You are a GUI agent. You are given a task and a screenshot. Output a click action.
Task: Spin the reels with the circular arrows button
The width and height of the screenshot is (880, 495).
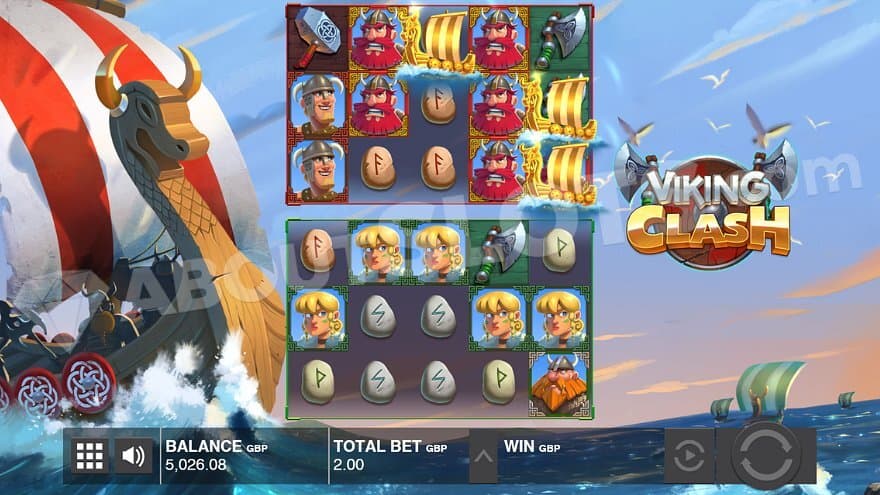[765, 455]
